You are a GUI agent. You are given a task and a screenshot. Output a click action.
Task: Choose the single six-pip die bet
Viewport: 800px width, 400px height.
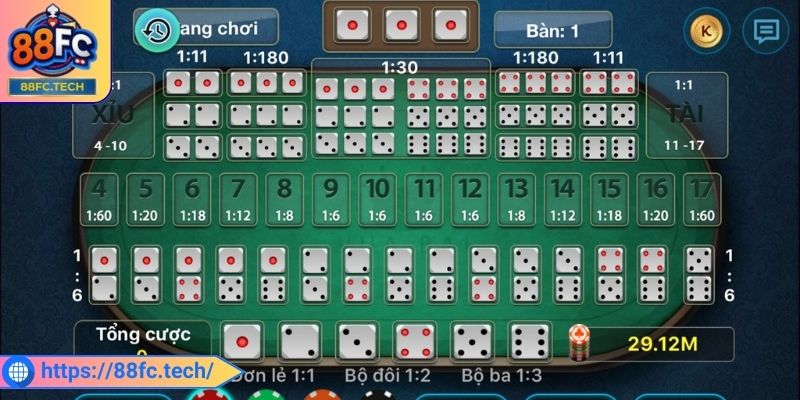coord(530,342)
